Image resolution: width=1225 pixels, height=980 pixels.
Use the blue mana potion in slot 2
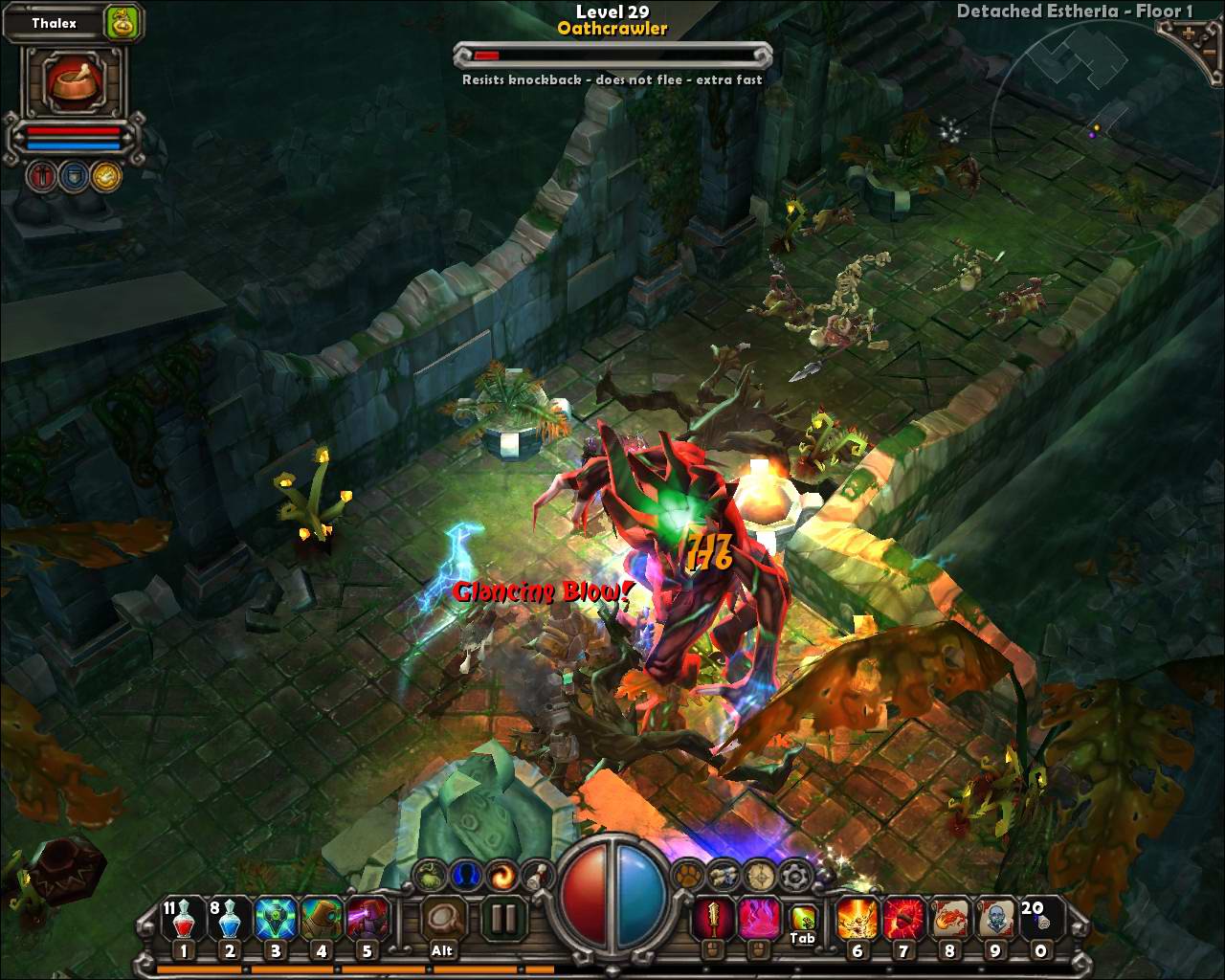coord(228,921)
